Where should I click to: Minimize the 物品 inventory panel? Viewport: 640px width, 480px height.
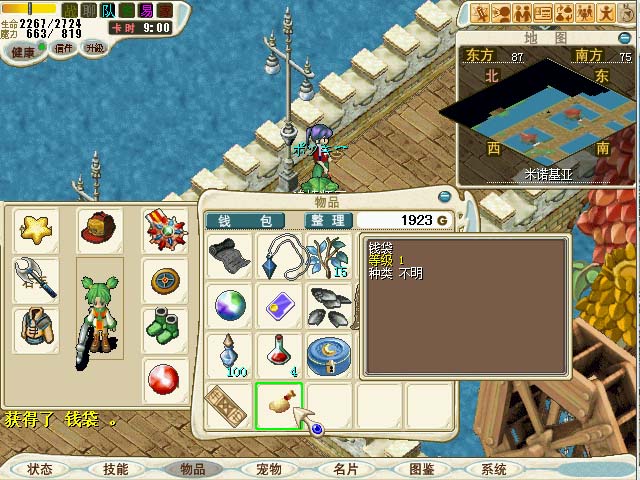point(445,197)
